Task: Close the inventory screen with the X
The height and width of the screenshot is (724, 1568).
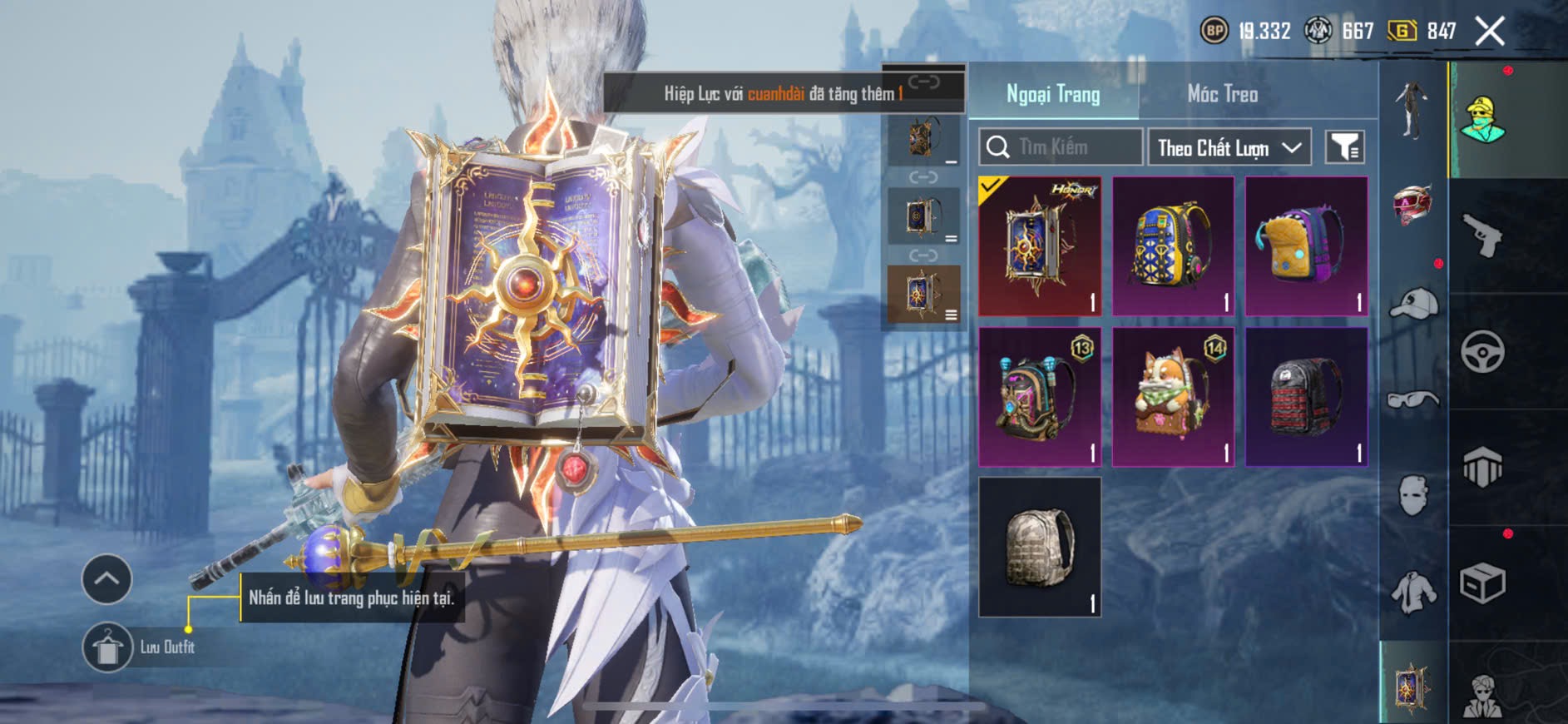Action: coord(1490,32)
